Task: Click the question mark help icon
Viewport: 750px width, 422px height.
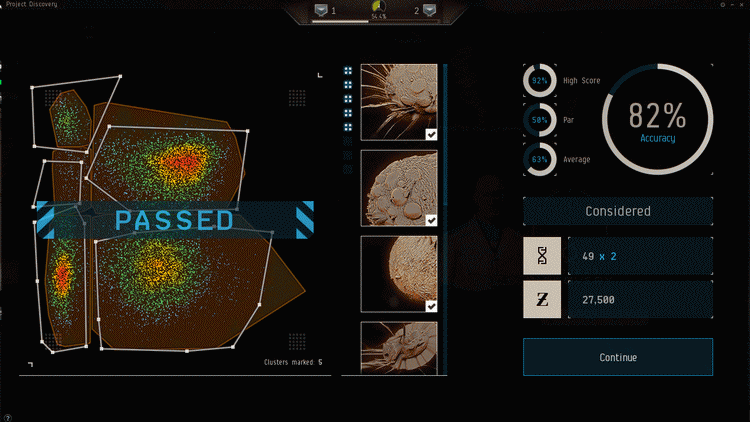Action: (7, 417)
